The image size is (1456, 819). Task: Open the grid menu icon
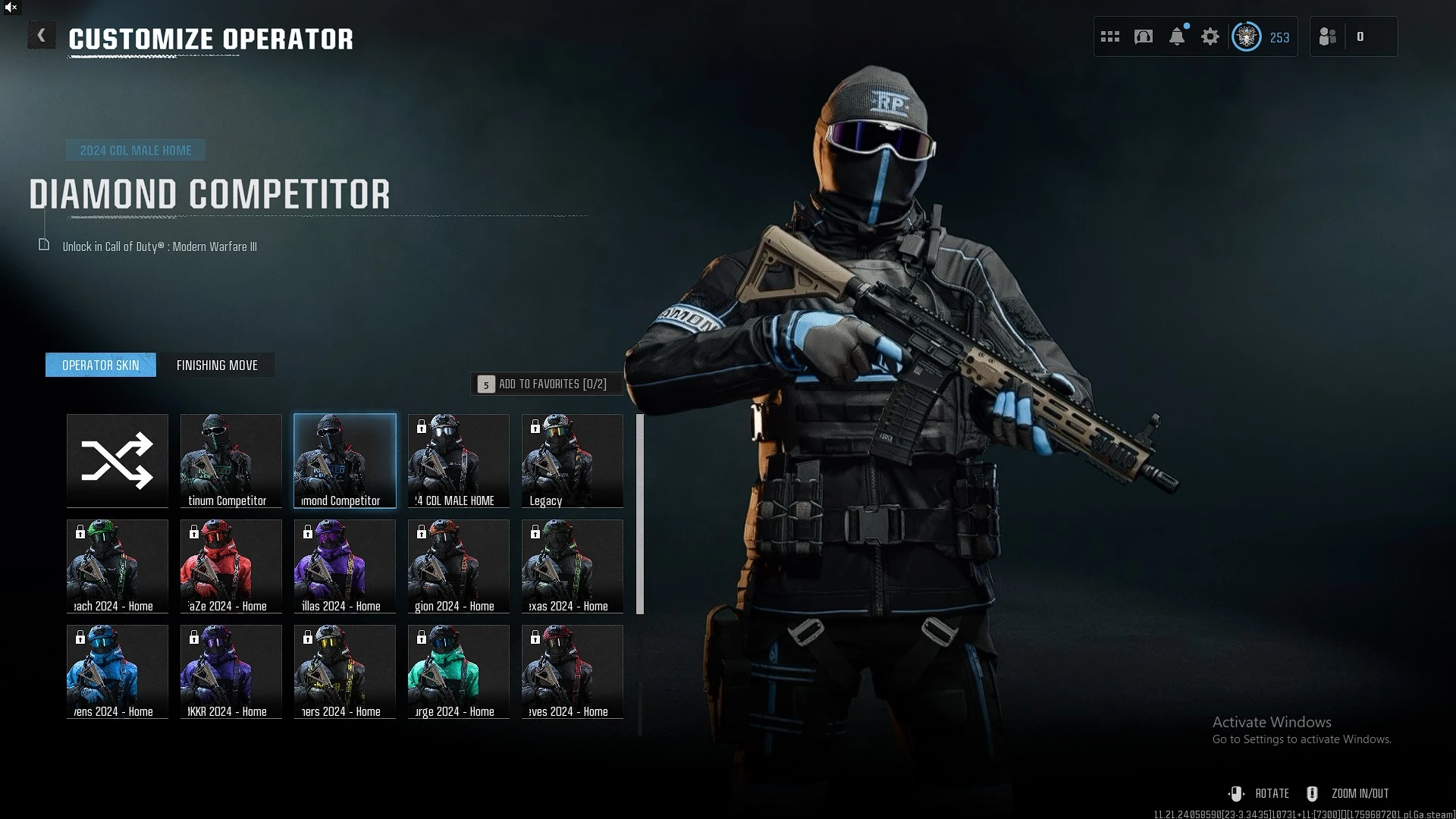coord(1110,36)
